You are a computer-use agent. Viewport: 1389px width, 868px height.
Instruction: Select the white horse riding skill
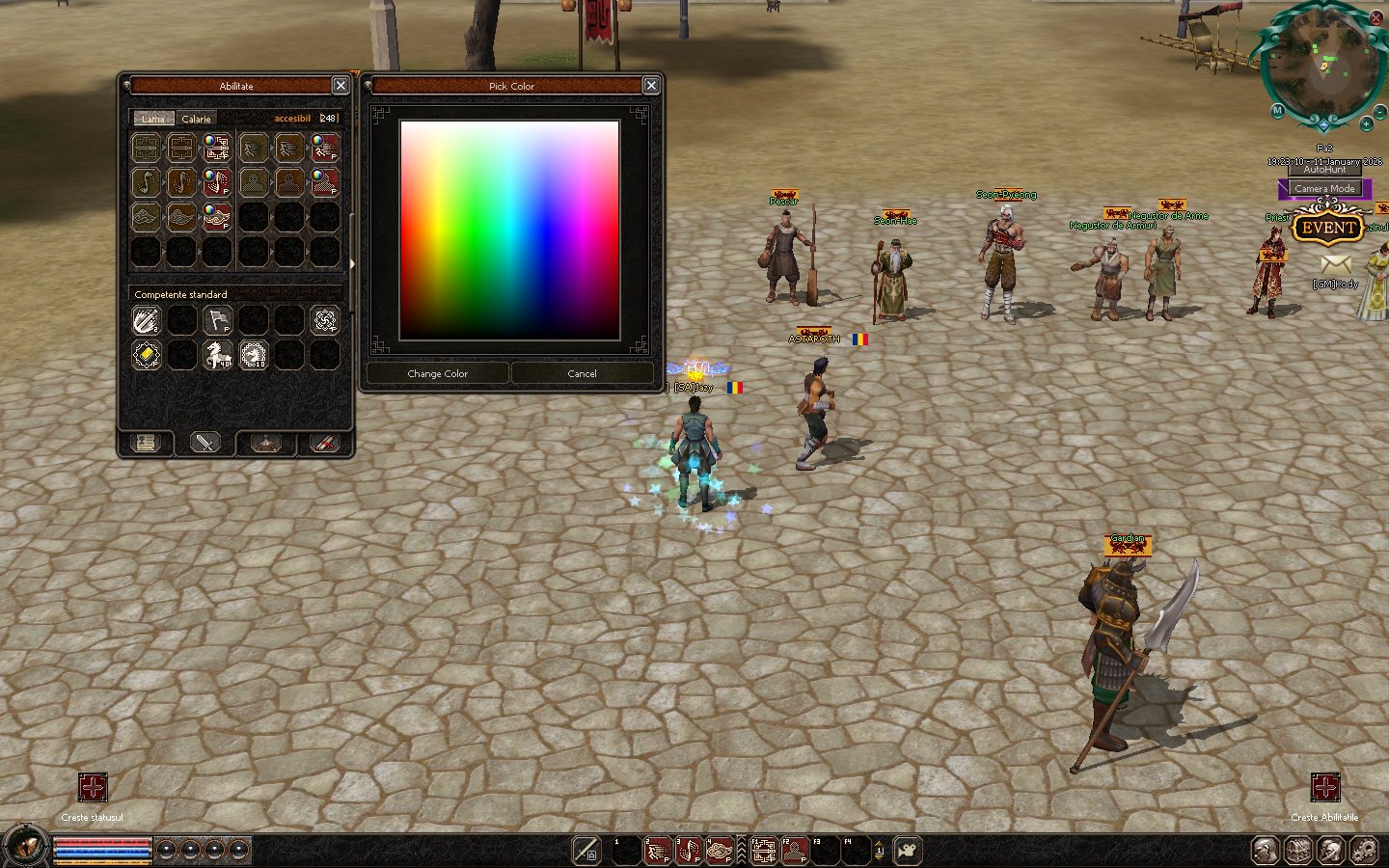[218, 355]
